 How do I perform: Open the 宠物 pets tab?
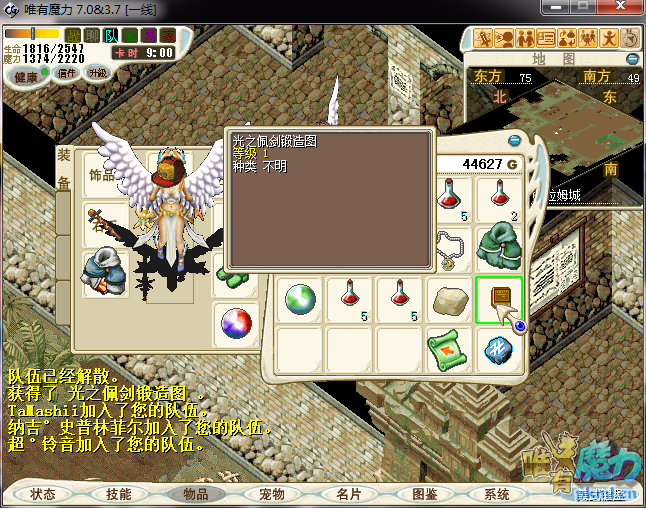tap(272, 494)
